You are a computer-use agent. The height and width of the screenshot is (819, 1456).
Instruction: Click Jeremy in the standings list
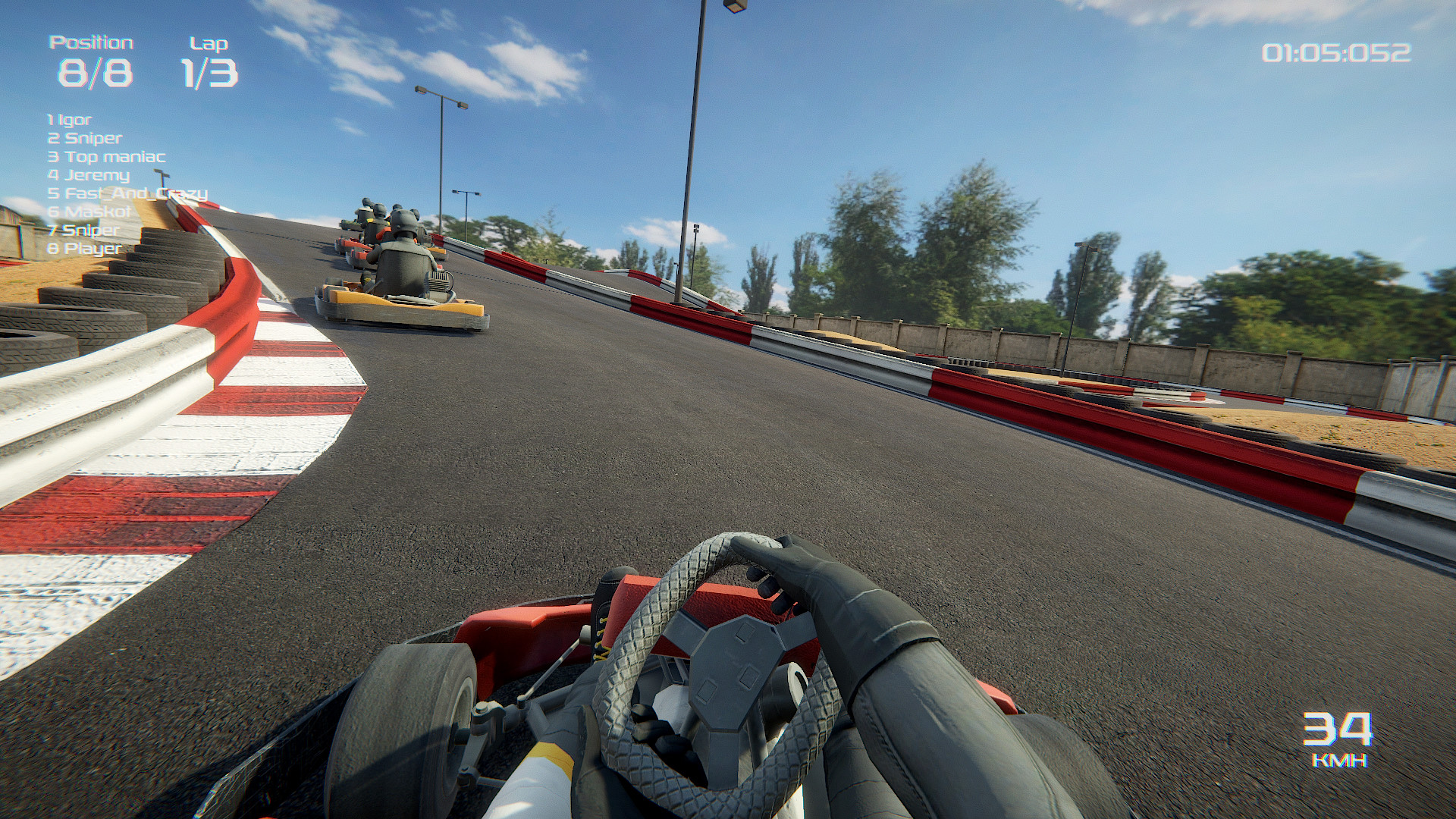coord(87,175)
